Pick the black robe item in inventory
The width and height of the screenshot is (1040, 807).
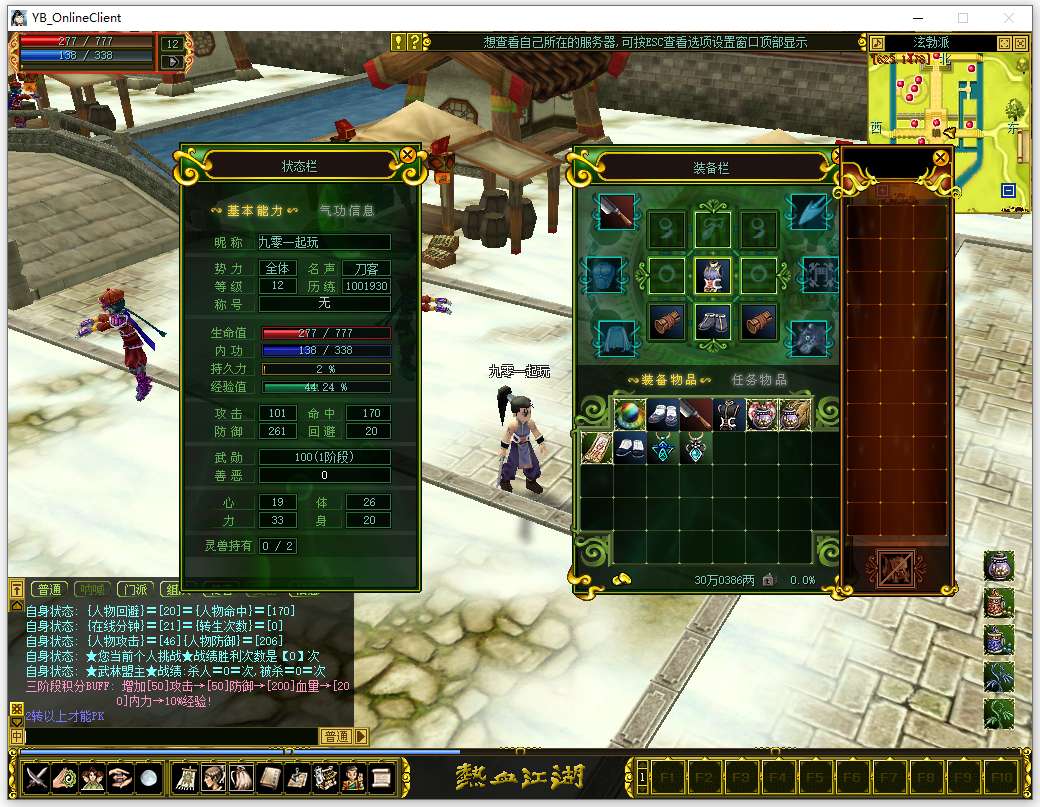728,414
